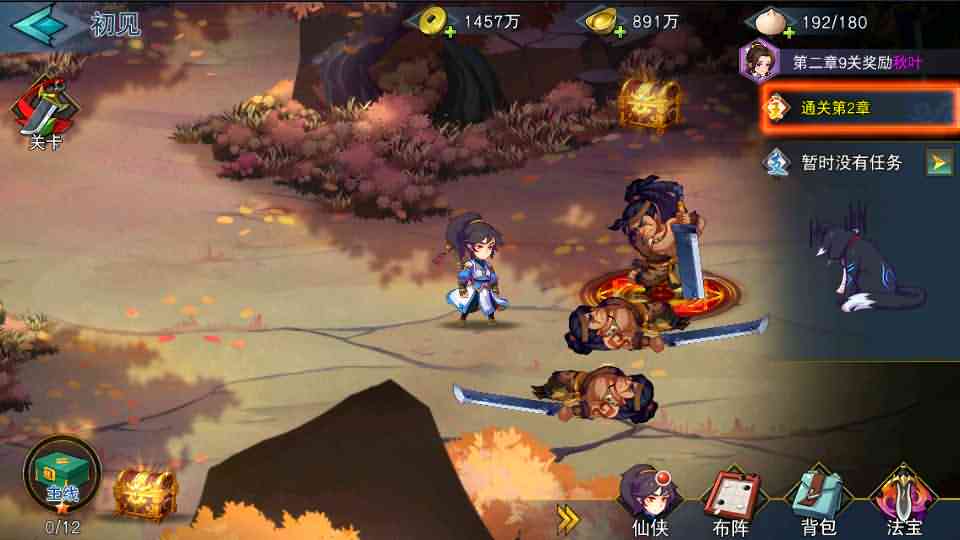Viewport: 960px width, 540px height.
Task: Open the 布阵 formation menu
Action: click(x=732, y=502)
